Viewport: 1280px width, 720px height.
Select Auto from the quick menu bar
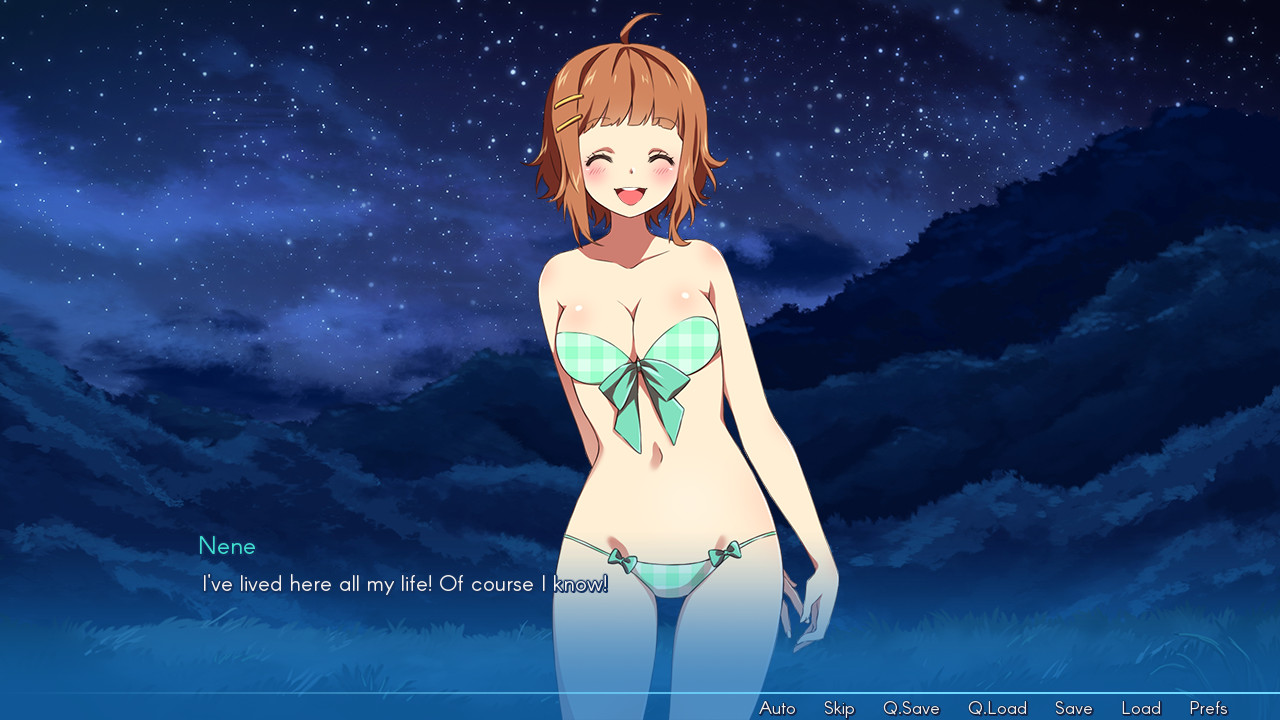pos(778,707)
